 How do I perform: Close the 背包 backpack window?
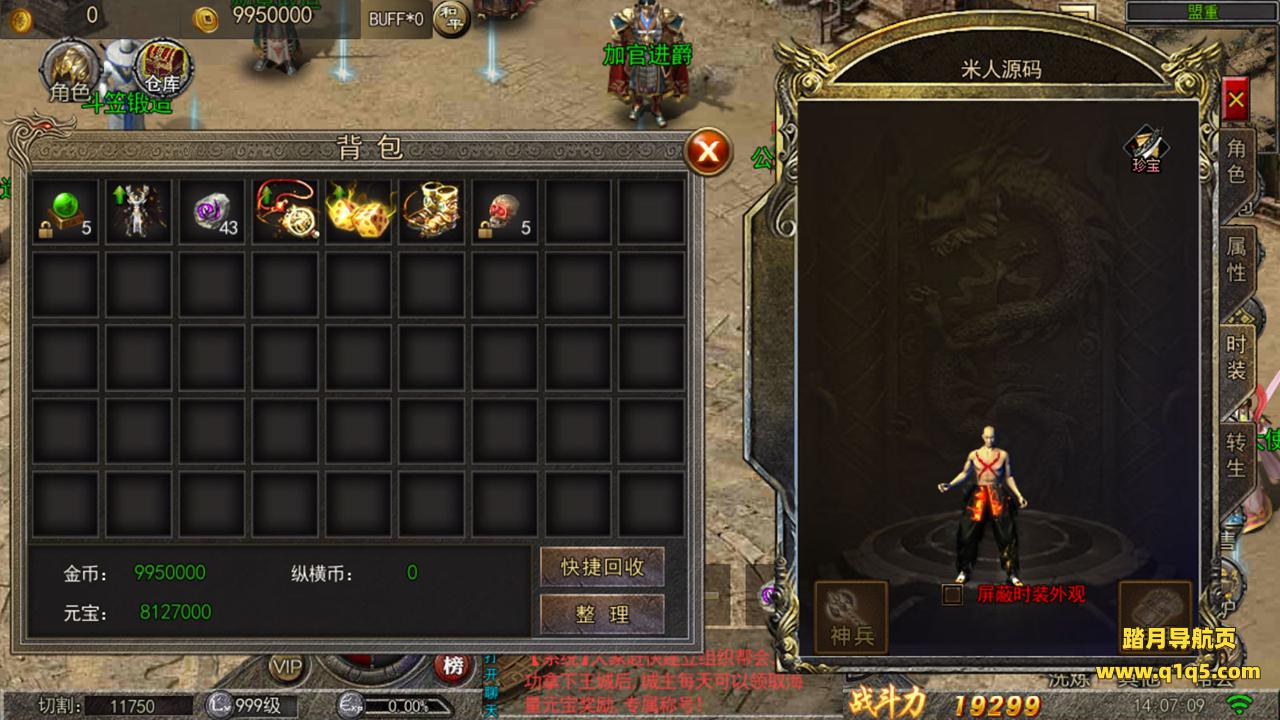(x=708, y=151)
